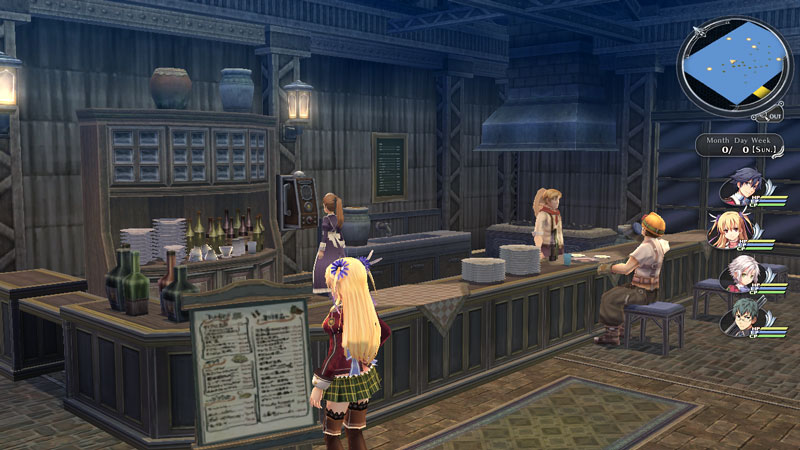Click the OUT label below the minimap
This screenshot has width=800, height=450.
777,116
